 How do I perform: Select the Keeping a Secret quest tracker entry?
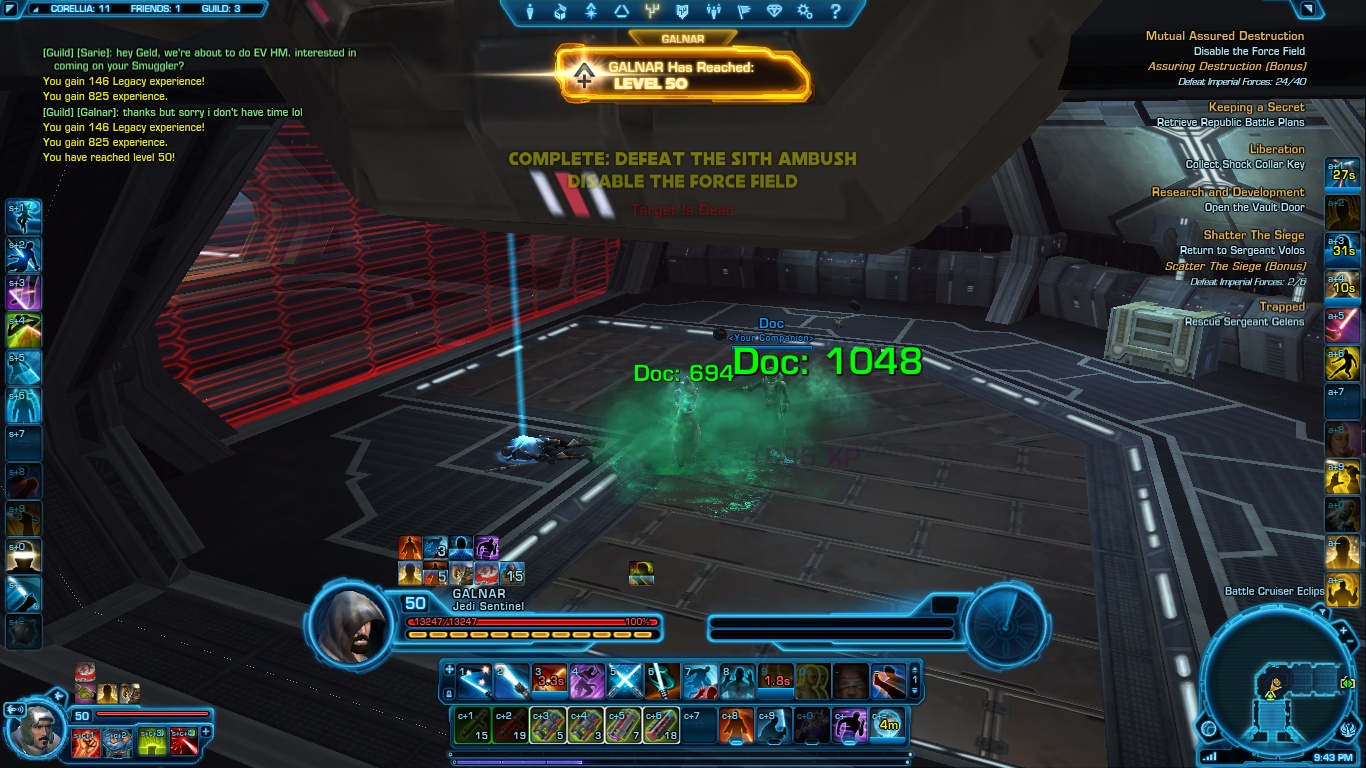click(1256, 107)
